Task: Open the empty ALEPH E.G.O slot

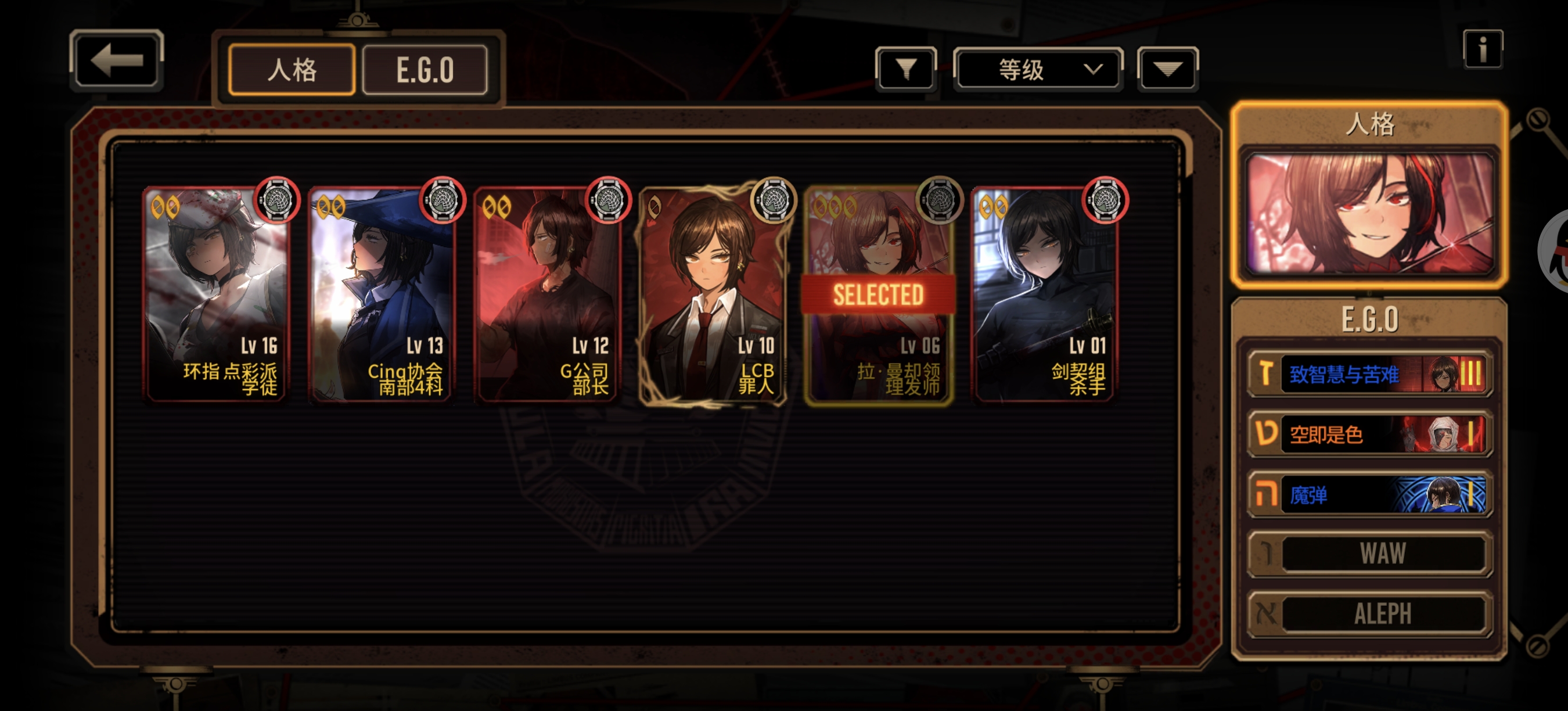Action: pos(1369,613)
